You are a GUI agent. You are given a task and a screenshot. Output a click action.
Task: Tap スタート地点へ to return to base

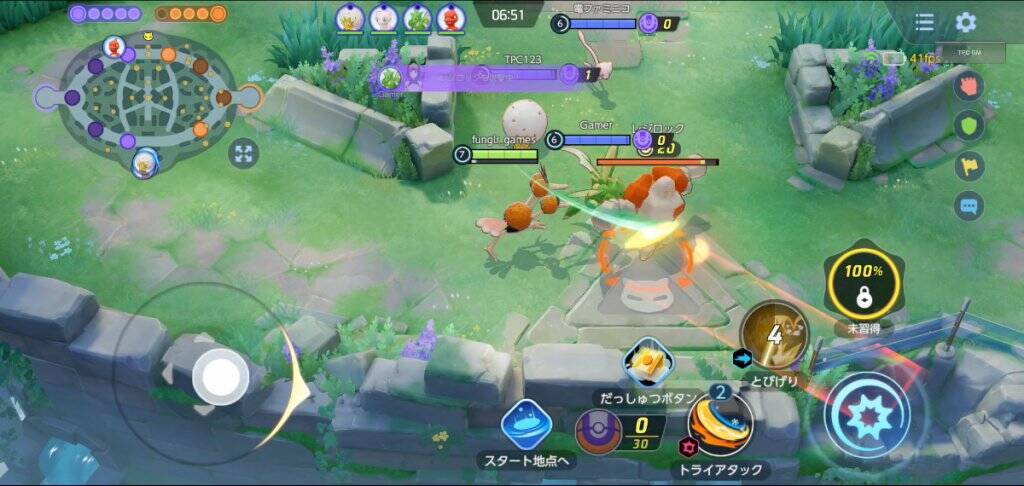526,426
